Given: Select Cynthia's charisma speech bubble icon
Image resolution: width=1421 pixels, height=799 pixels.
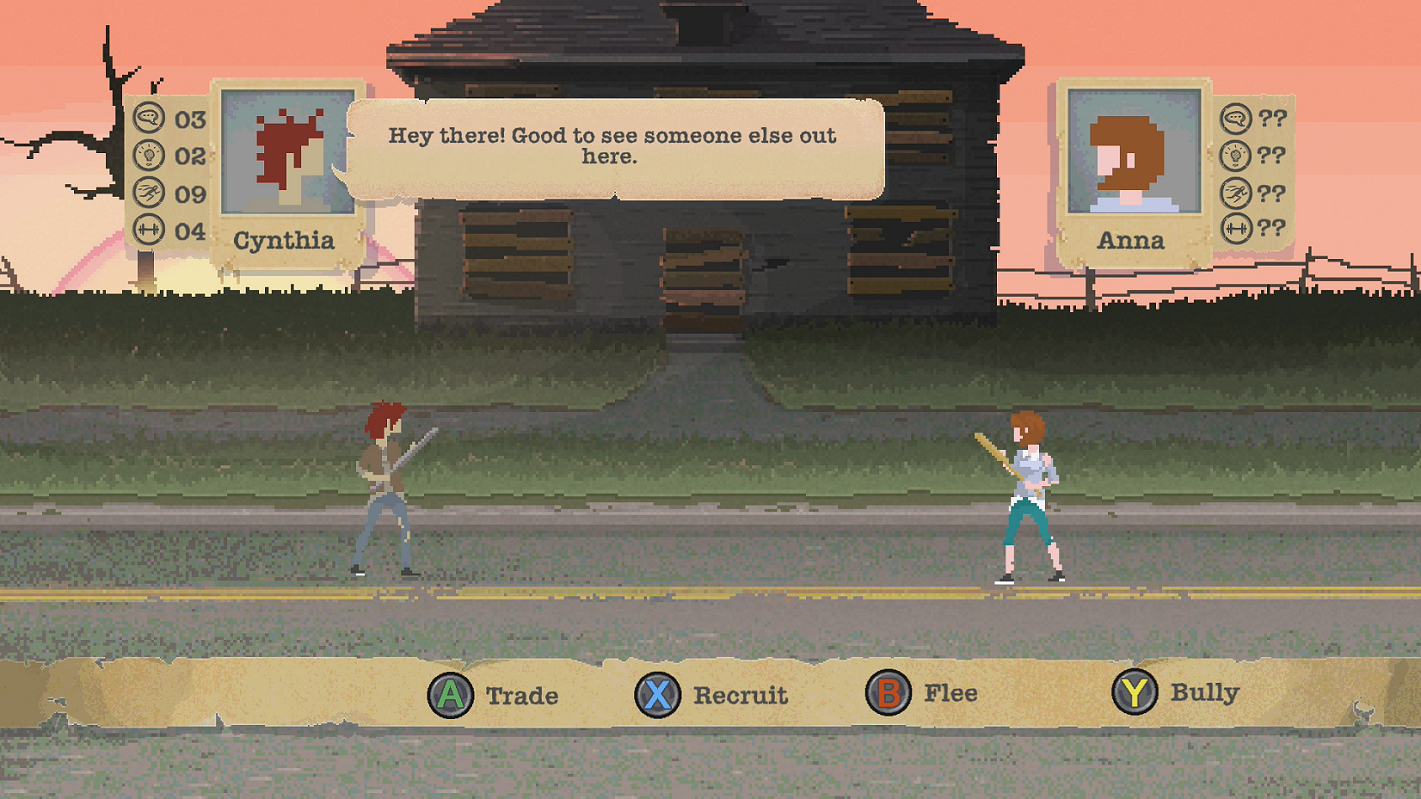Looking at the screenshot, I should click(x=151, y=119).
